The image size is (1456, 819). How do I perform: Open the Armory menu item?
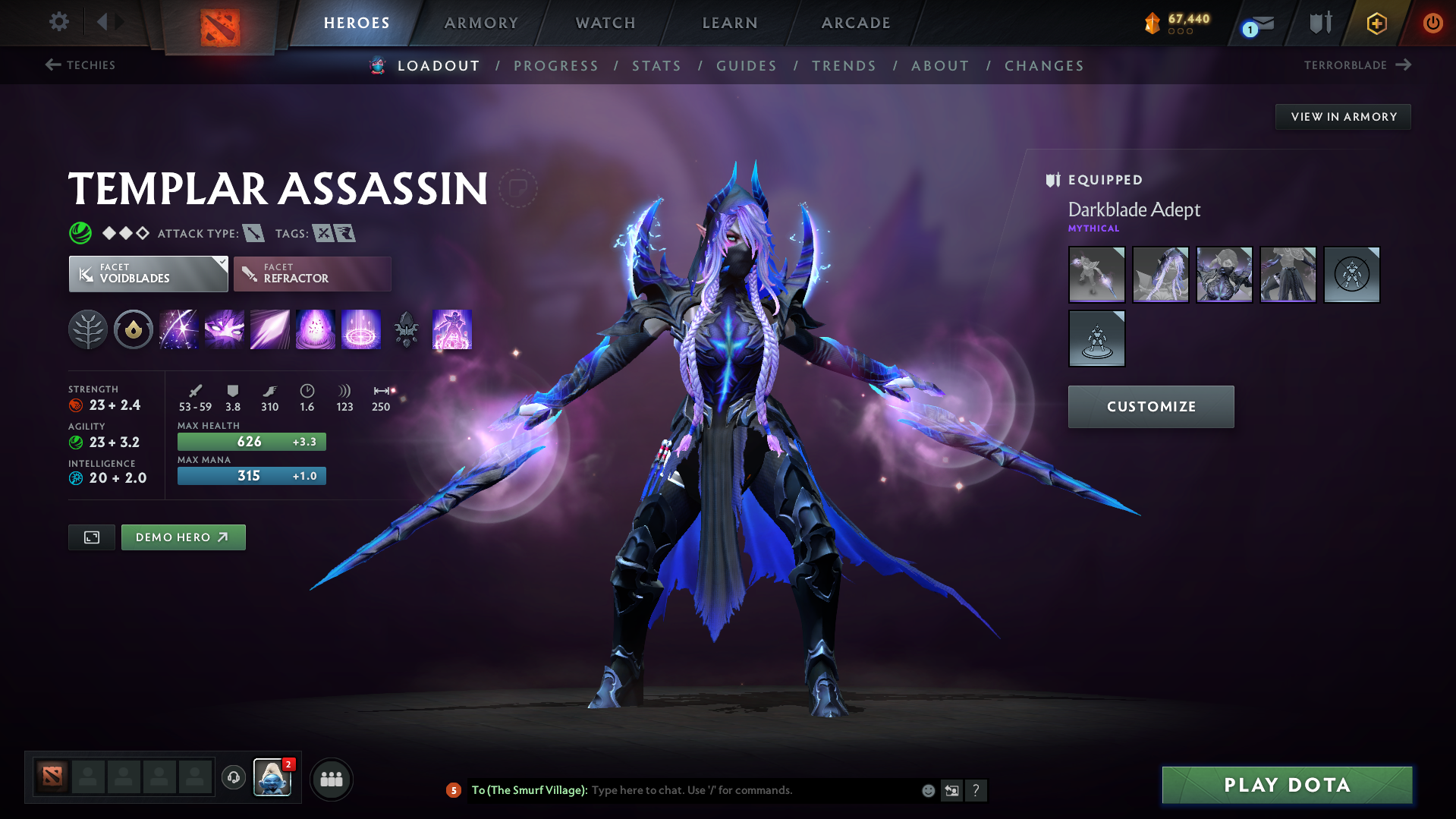coord(481,23)
